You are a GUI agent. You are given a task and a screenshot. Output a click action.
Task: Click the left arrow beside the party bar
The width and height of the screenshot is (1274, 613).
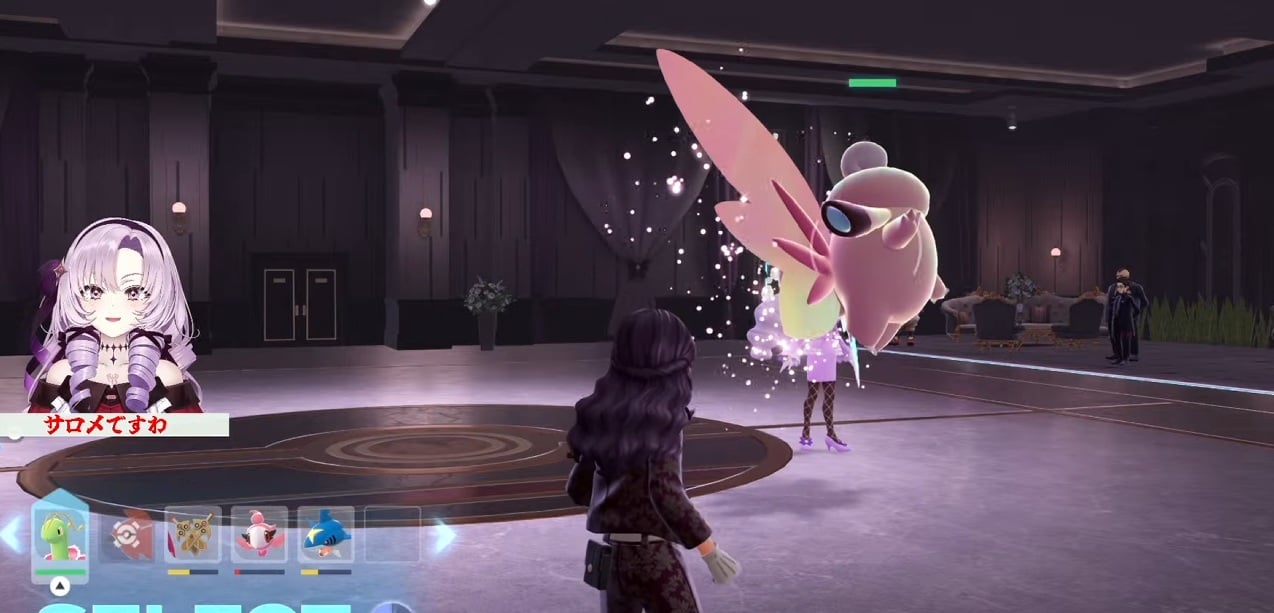10,534
